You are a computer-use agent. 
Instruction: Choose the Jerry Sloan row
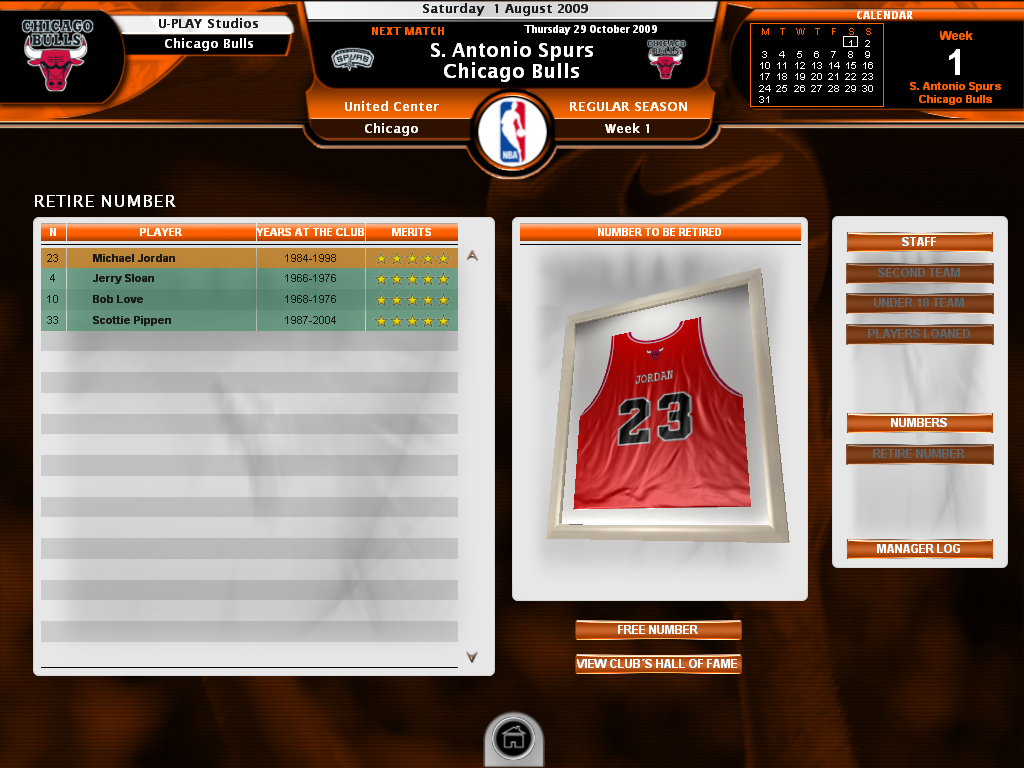248,279
